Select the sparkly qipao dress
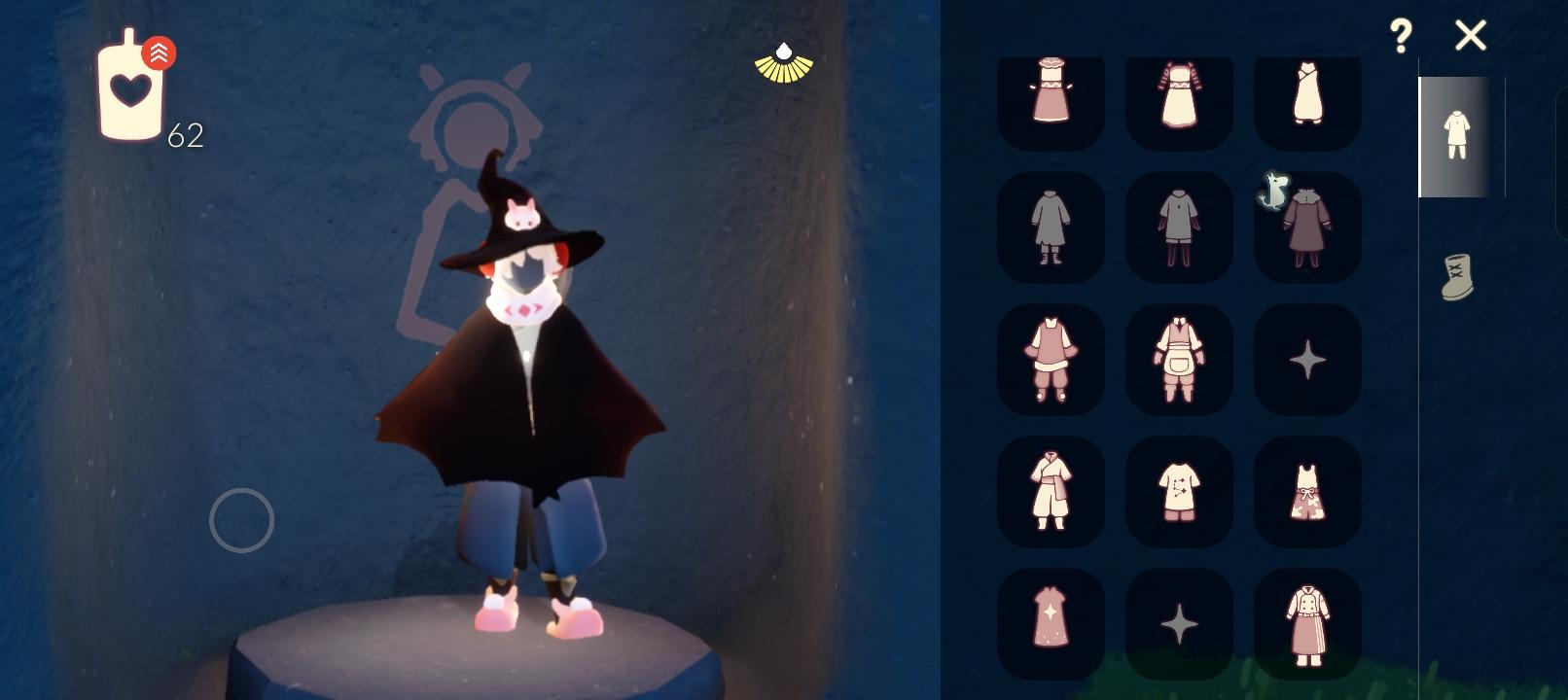This screenshot has height=700, width=1568. (x=1051, y=622)
